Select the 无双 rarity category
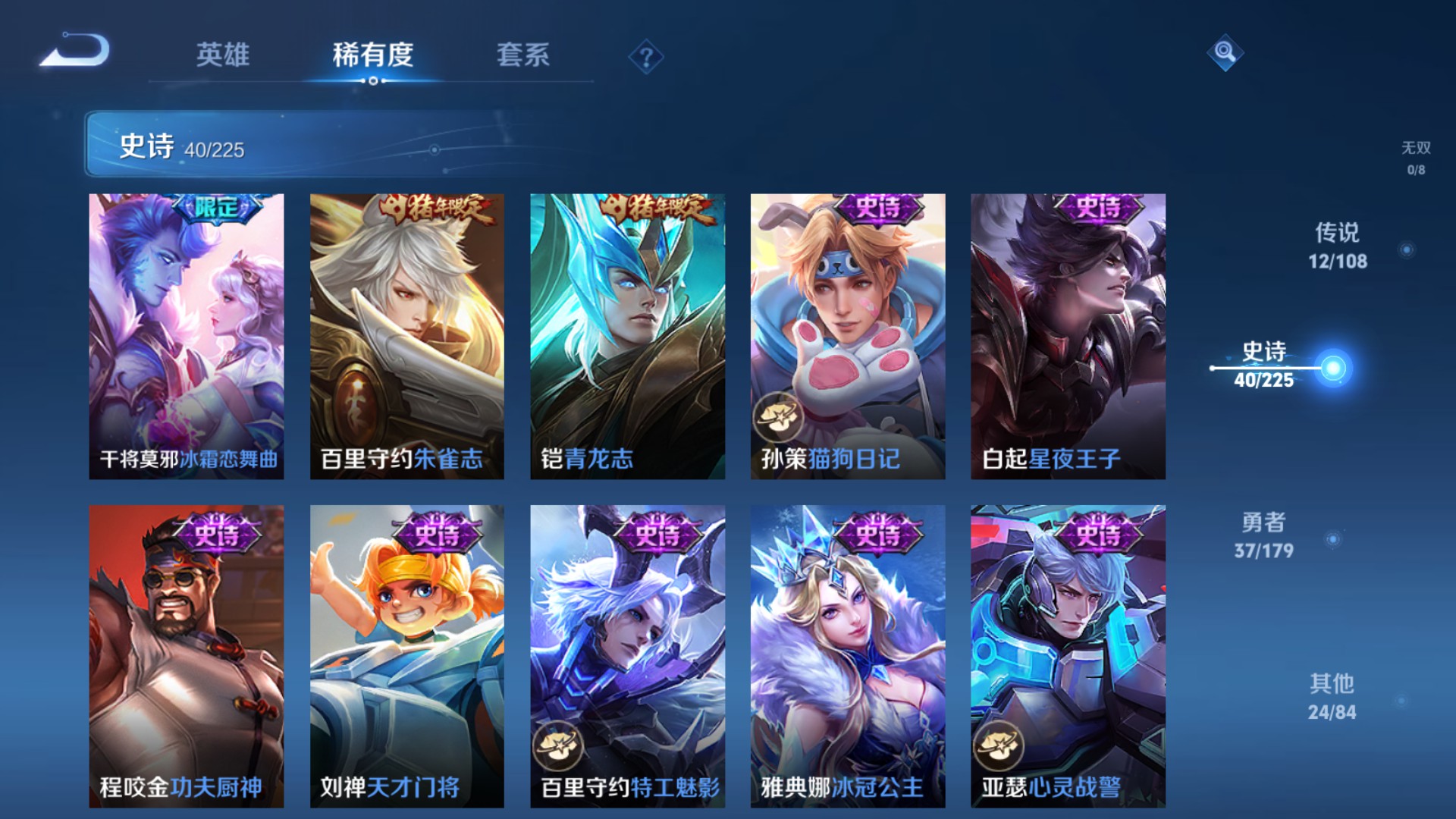This screenshot has height=819, width=1456. [1415, 159]
